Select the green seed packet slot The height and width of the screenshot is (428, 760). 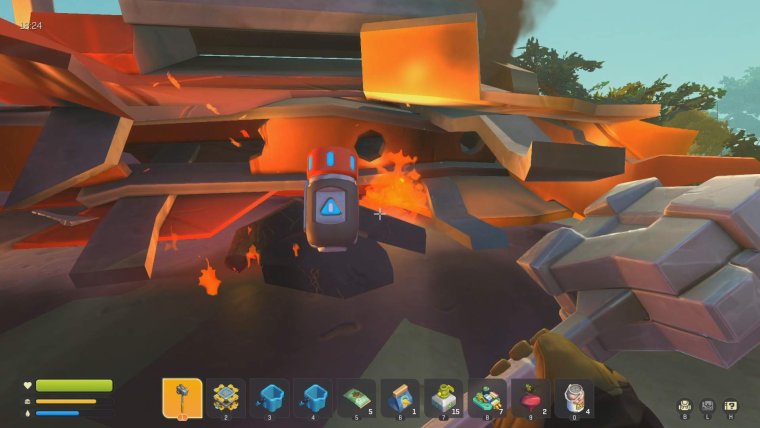pos(356,398)
